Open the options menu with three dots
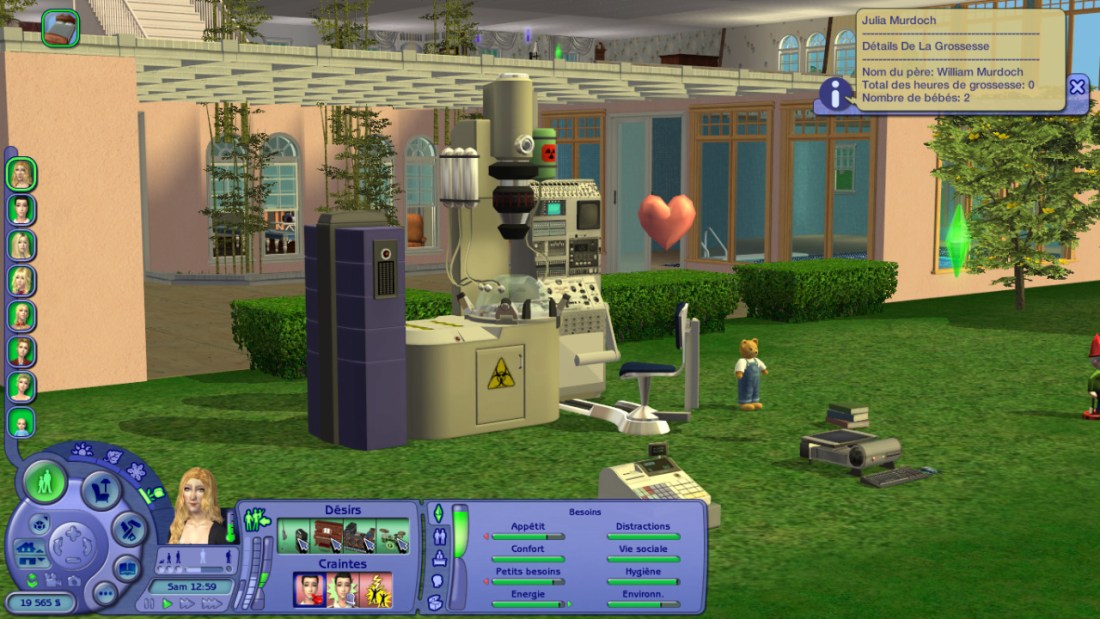1100x619 pixels. point(104,592)
